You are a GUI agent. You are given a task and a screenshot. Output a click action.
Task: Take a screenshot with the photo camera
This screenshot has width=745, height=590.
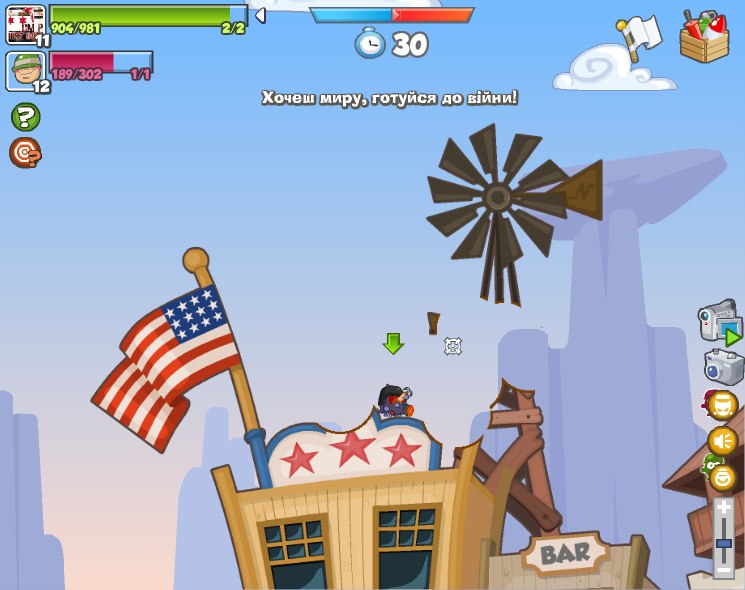(x=724, y=367)
